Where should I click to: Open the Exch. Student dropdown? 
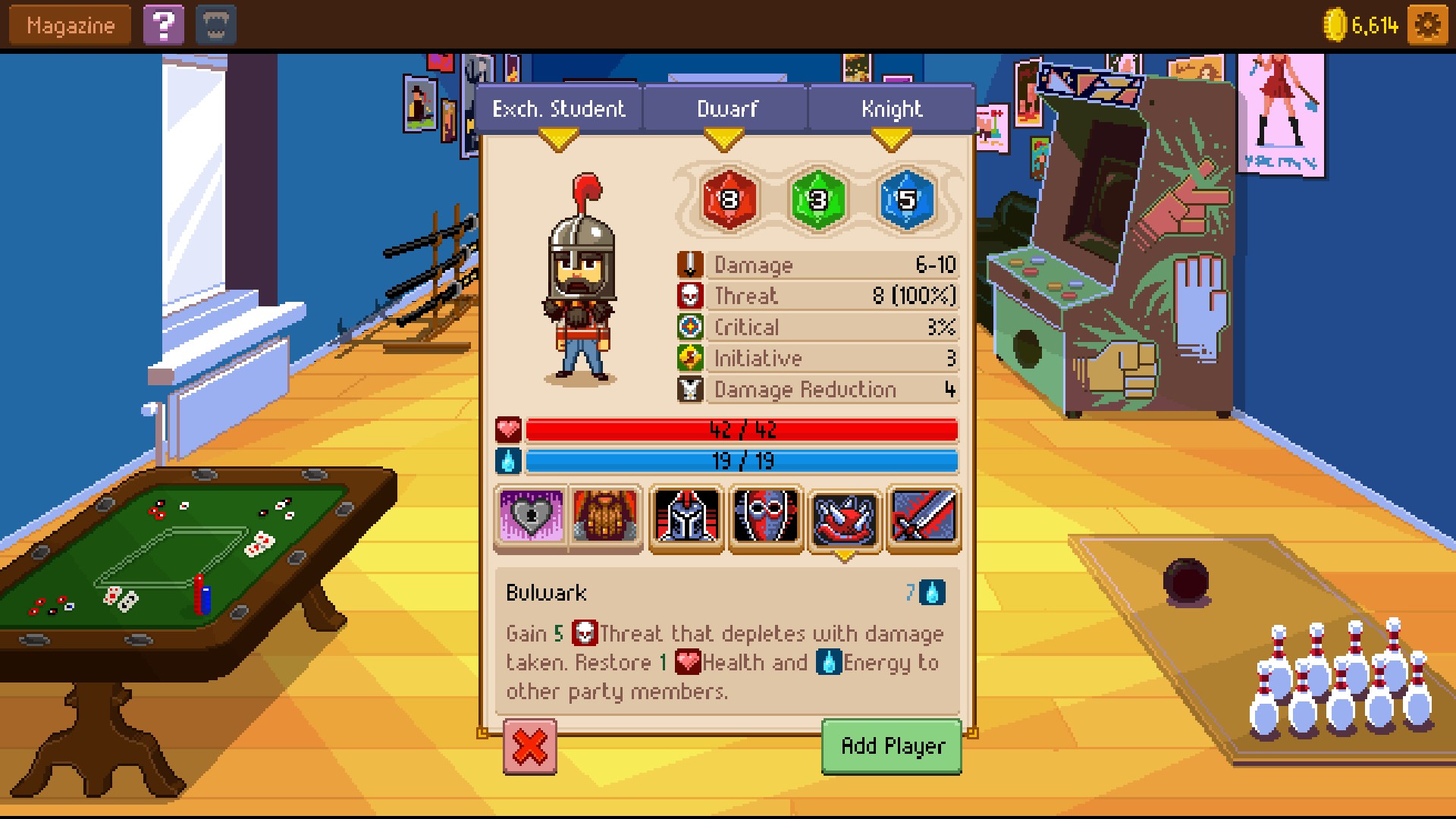tap(559, 110)
